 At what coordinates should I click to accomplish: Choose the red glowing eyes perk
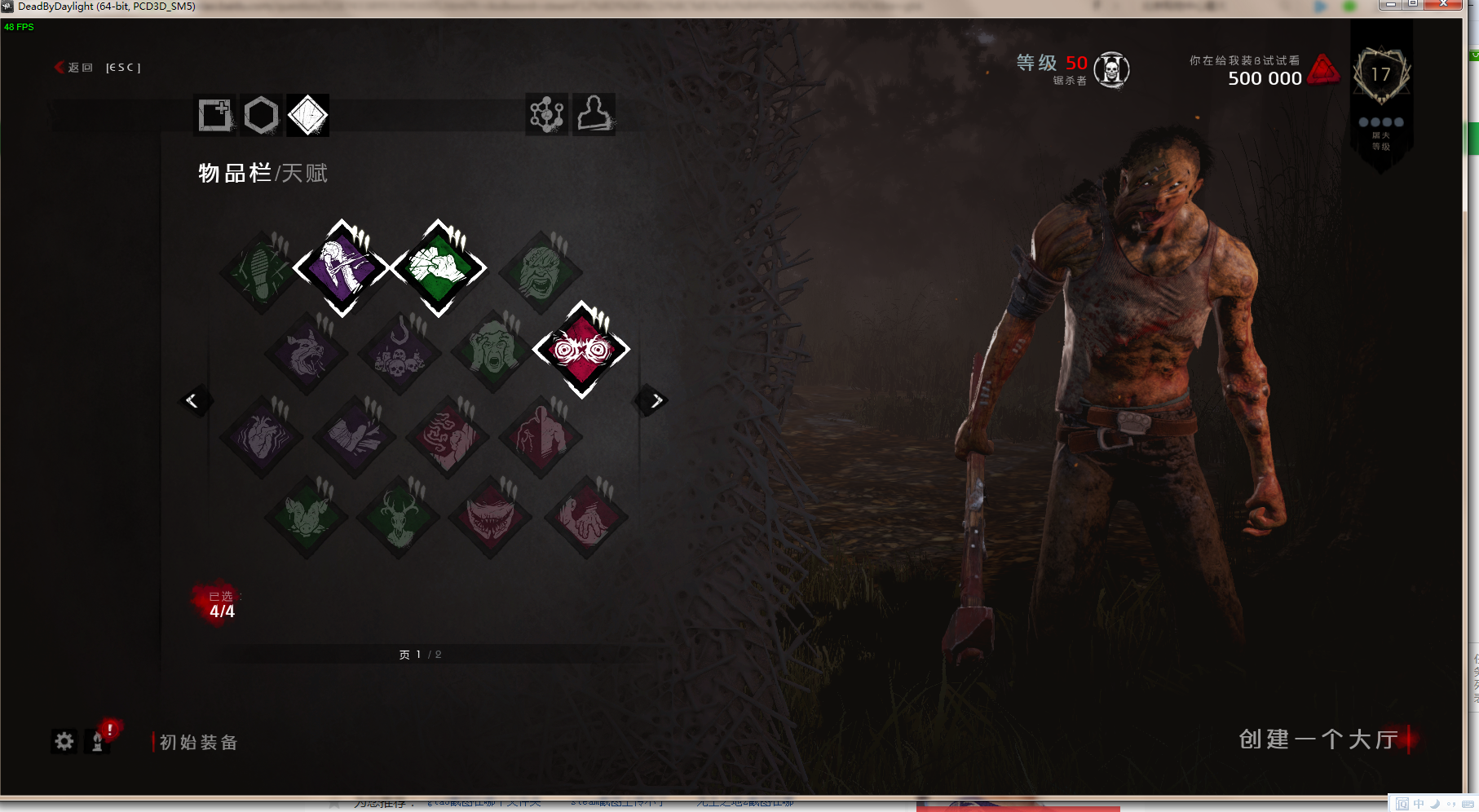[581, 350]
